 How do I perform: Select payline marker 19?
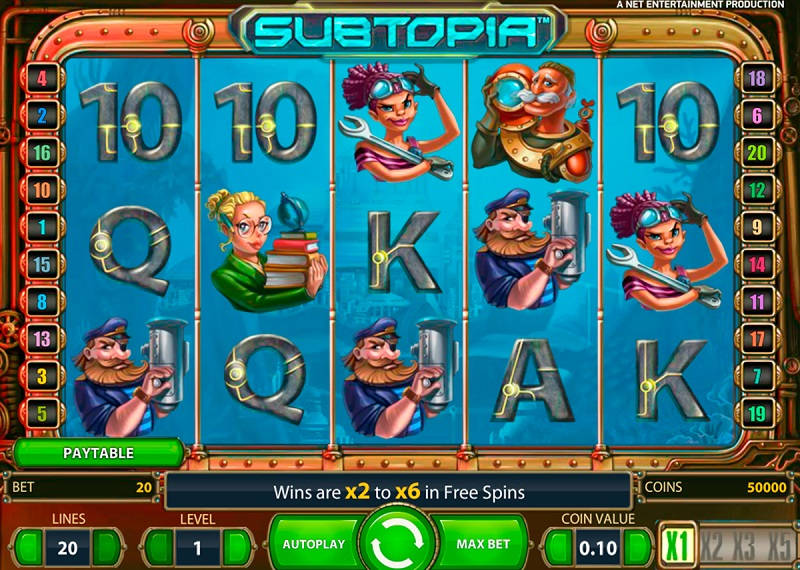click(757, 412)
